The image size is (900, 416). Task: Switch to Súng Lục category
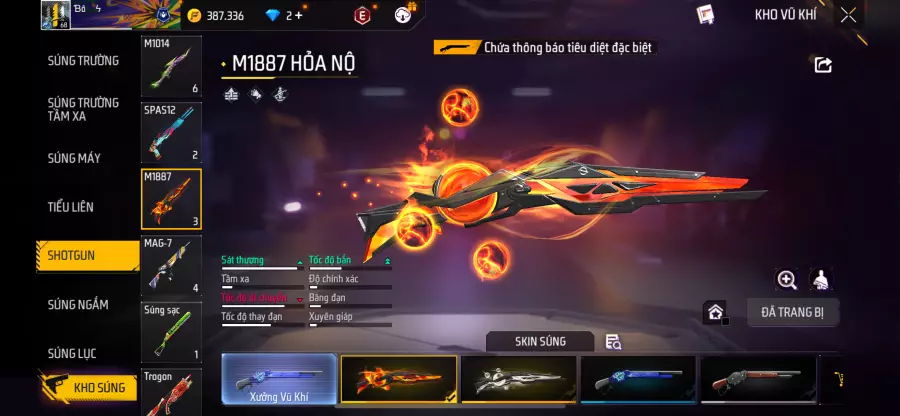[73, 353]
